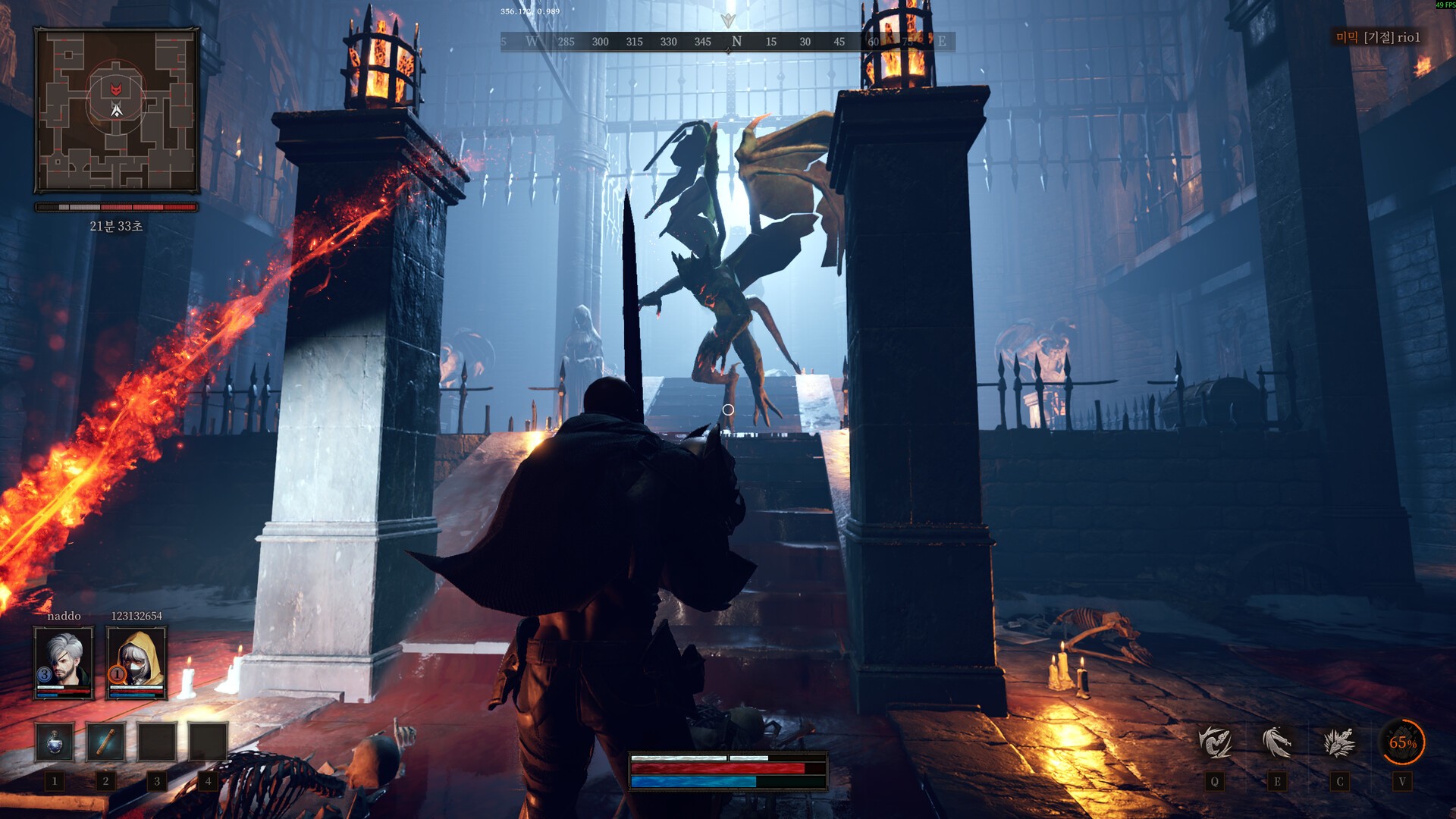This screenshot has width=1456, height=819.
Task: Select naddo's party portrait
Action: pos(64,662)
